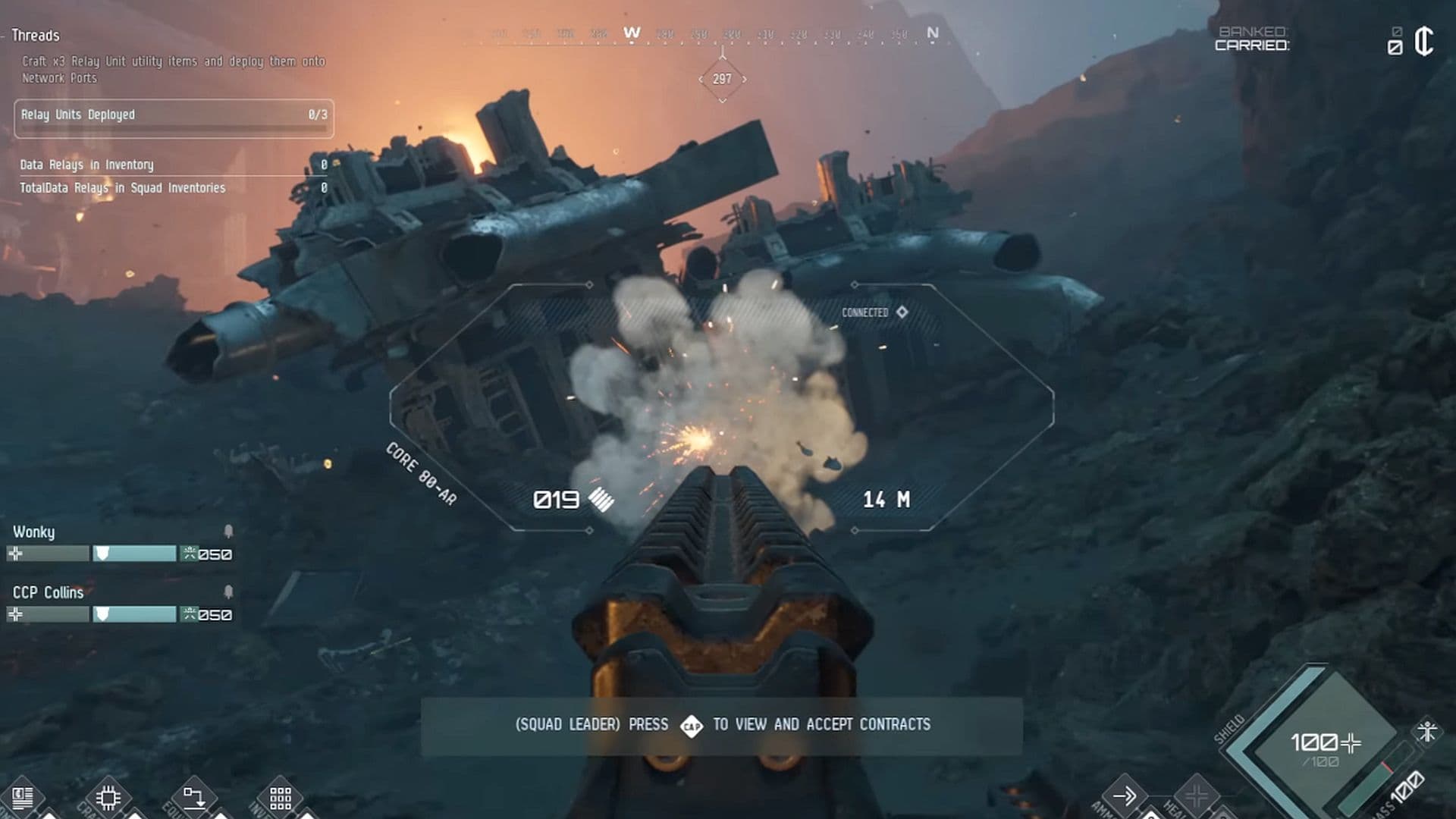This screenshot has height=819, width=1456.
Task: Open the Inventory grid icon
Action: click(x=280, y=798)
